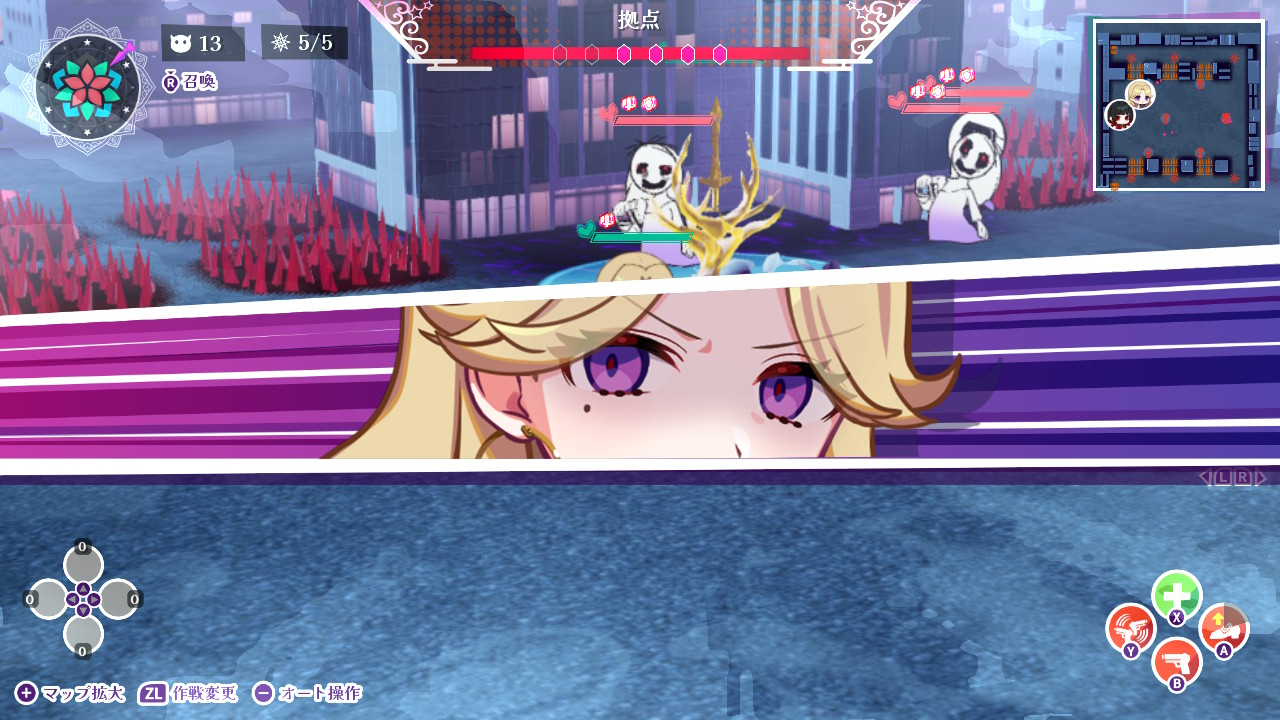Click the blonde character portrait on the minimap
The height and width of the screenshot is (720, 1280).
[x=1140, y=94]
